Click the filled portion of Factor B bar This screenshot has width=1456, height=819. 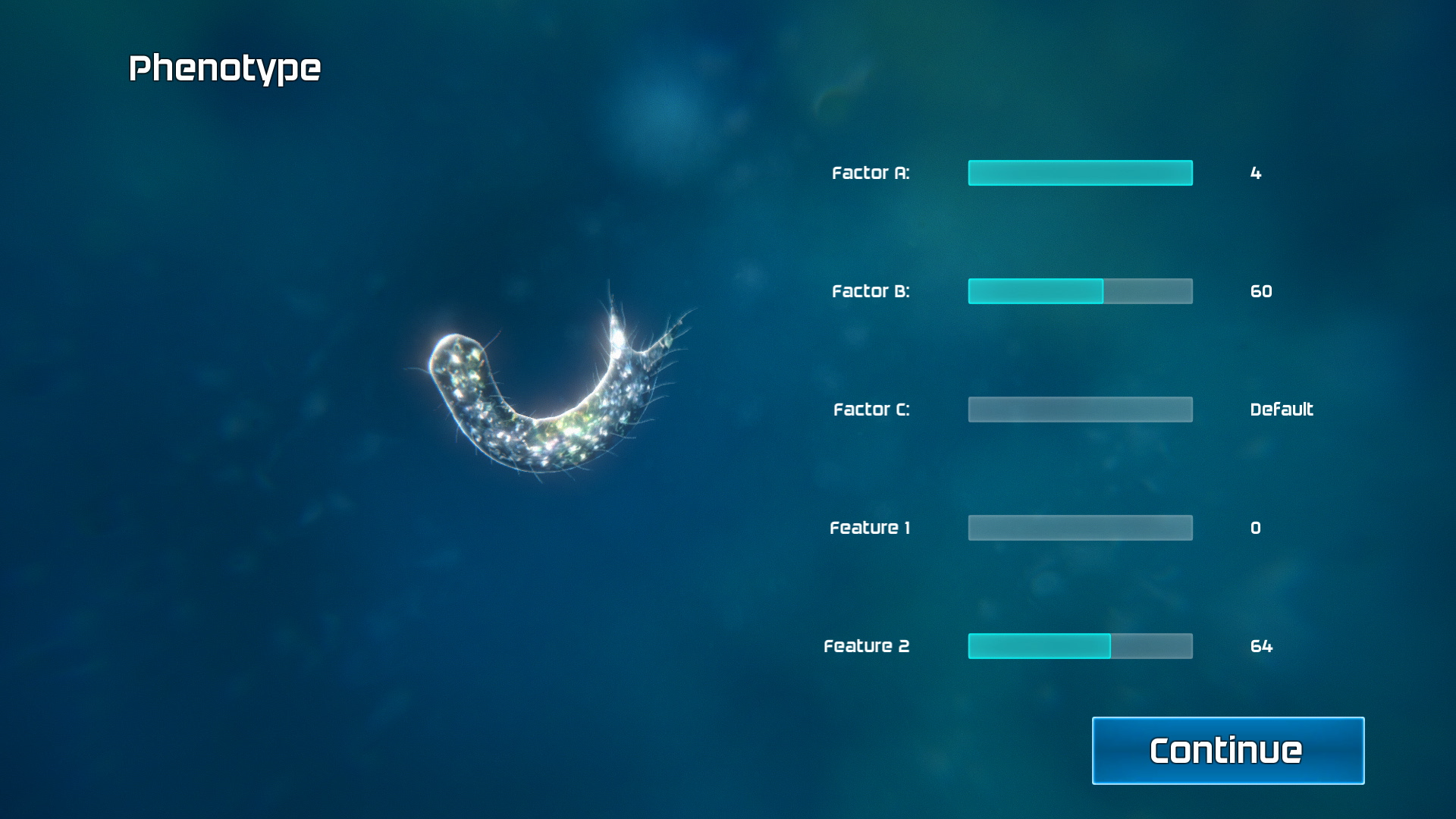[1035, 291]
